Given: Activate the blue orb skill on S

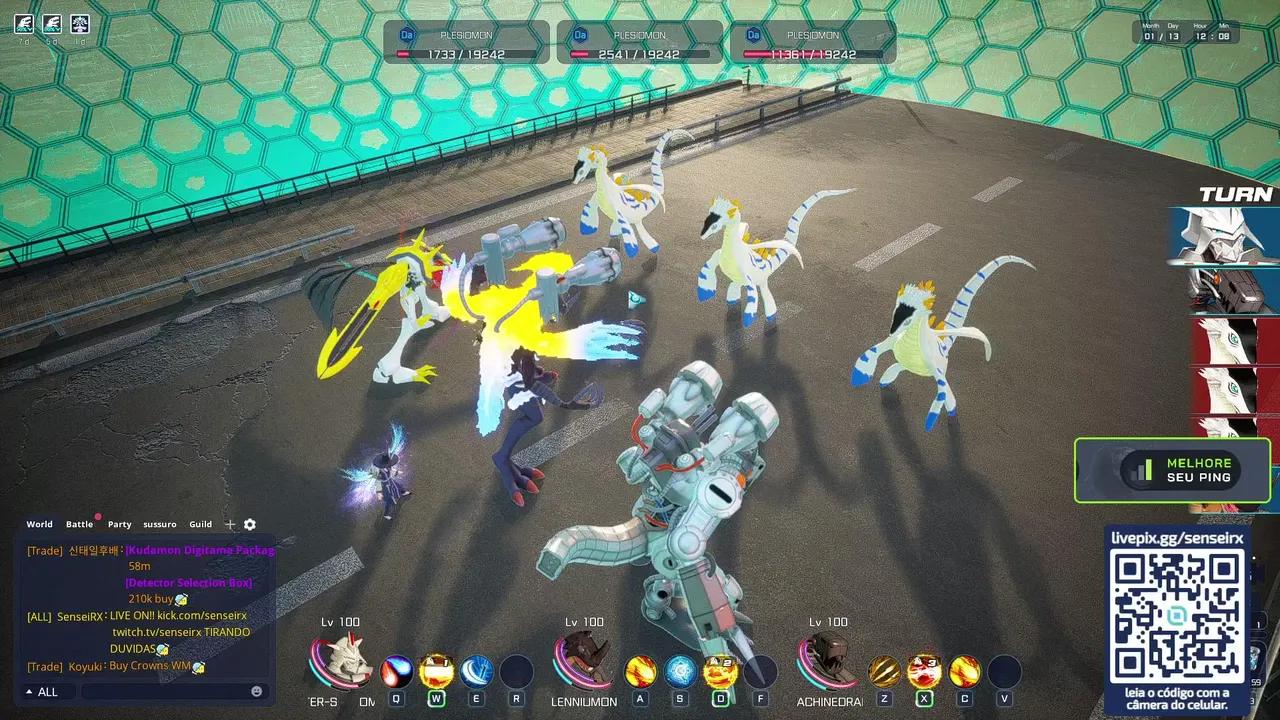Looking at the screenshot, I should (x=681, y=670).
